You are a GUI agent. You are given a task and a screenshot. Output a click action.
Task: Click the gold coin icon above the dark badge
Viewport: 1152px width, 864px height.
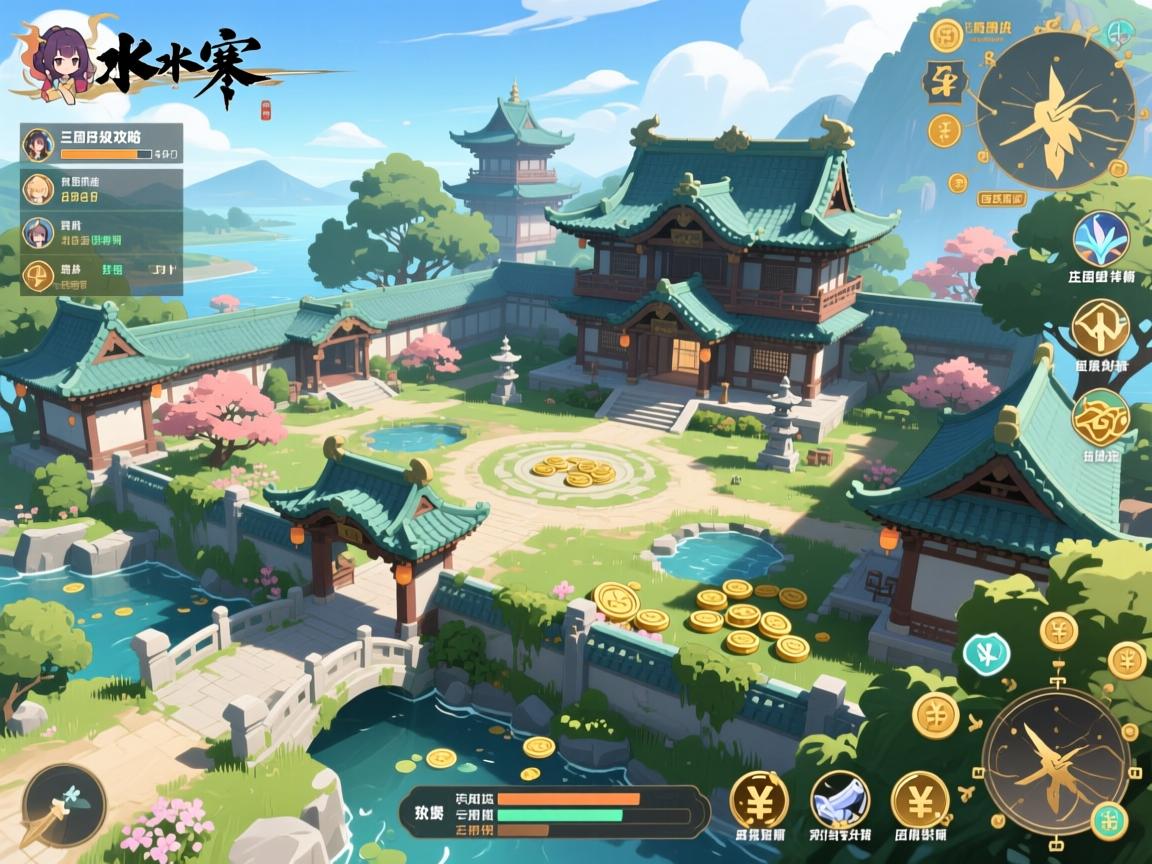(946, 35)
